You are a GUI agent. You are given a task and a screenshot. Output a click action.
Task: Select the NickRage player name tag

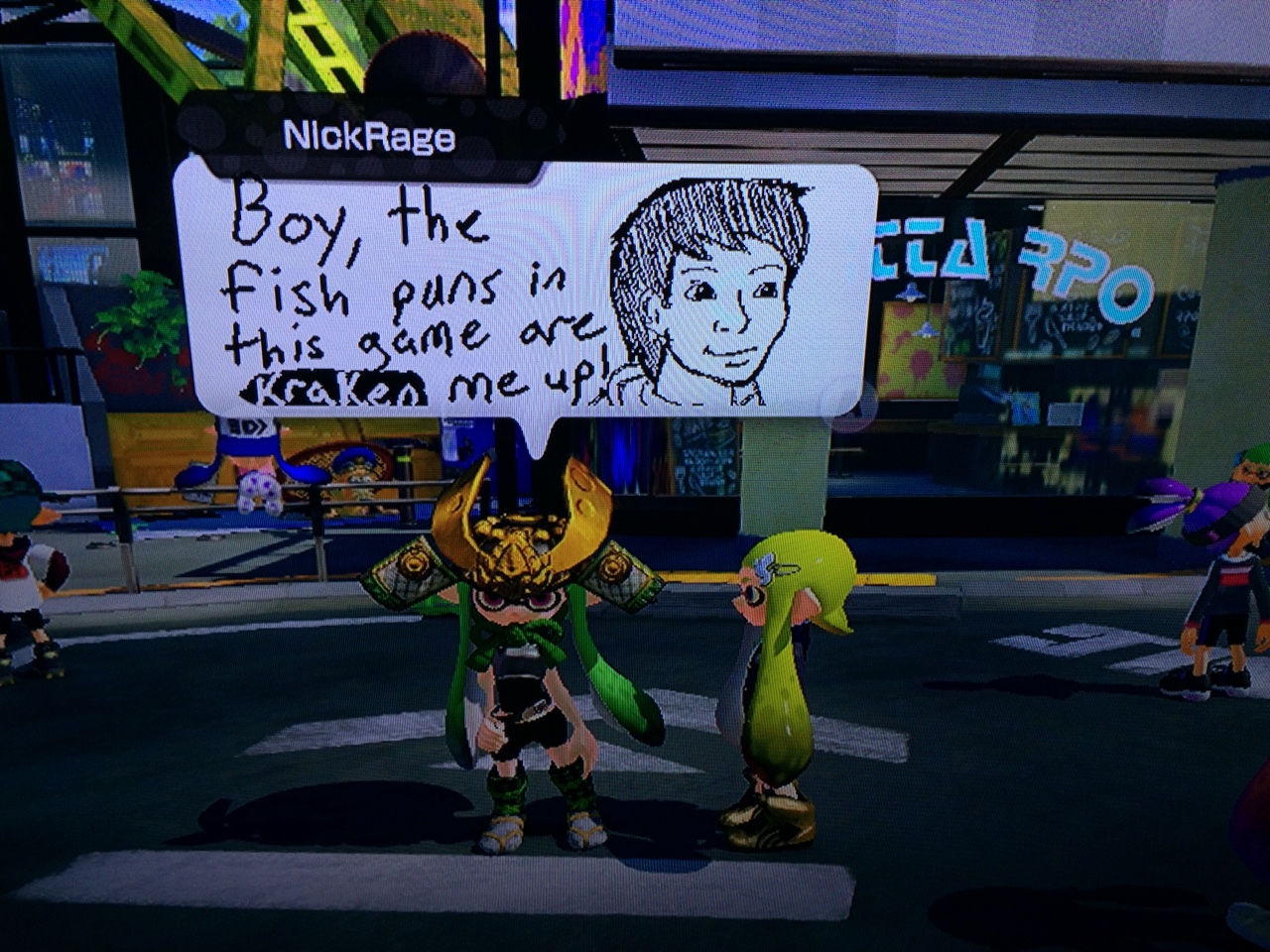369,138
